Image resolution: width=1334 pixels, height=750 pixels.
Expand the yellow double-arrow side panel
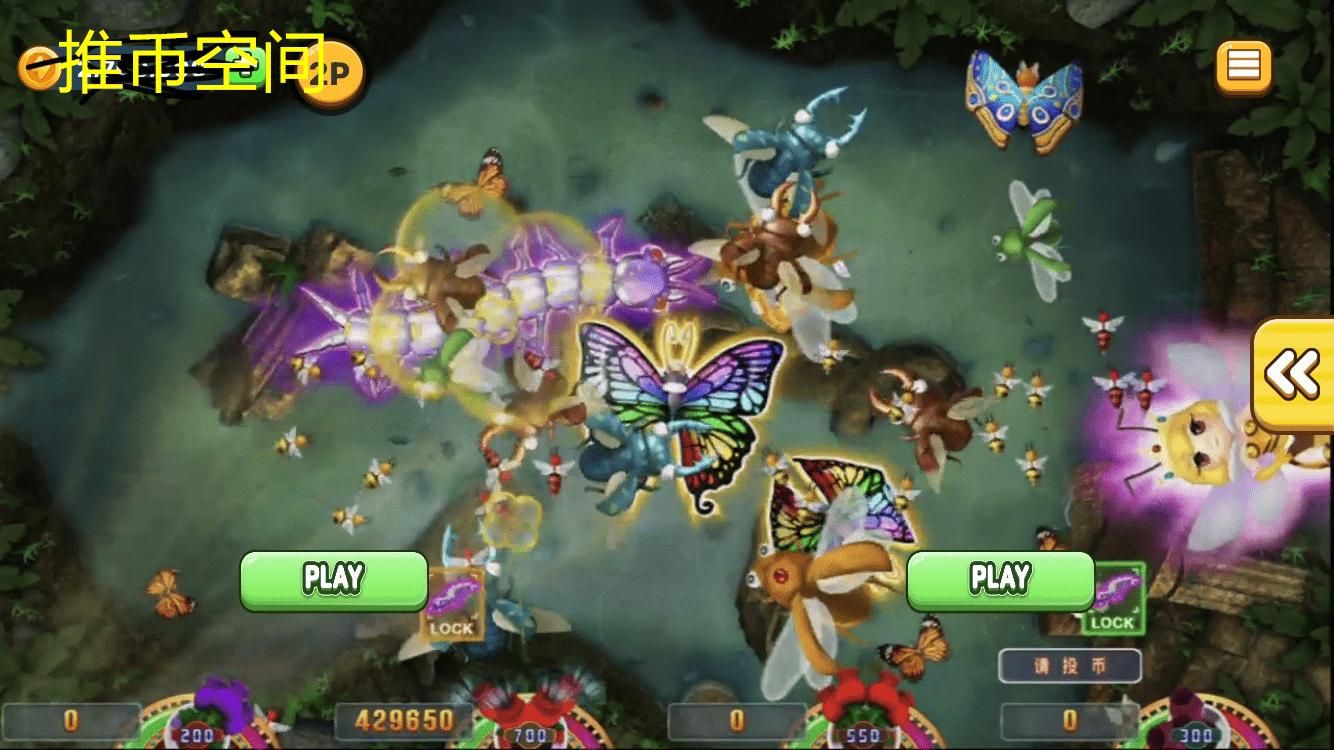click(1293, 375)
